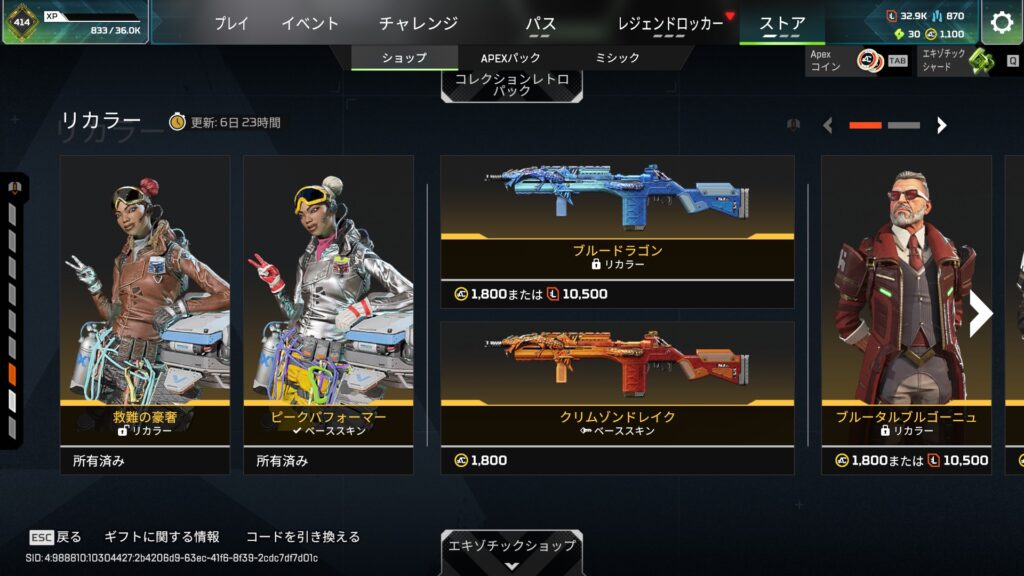The width and height of the screenshot is (1024, 576).
Task: Open the チャレンジ tab
Action: point(418,23)
